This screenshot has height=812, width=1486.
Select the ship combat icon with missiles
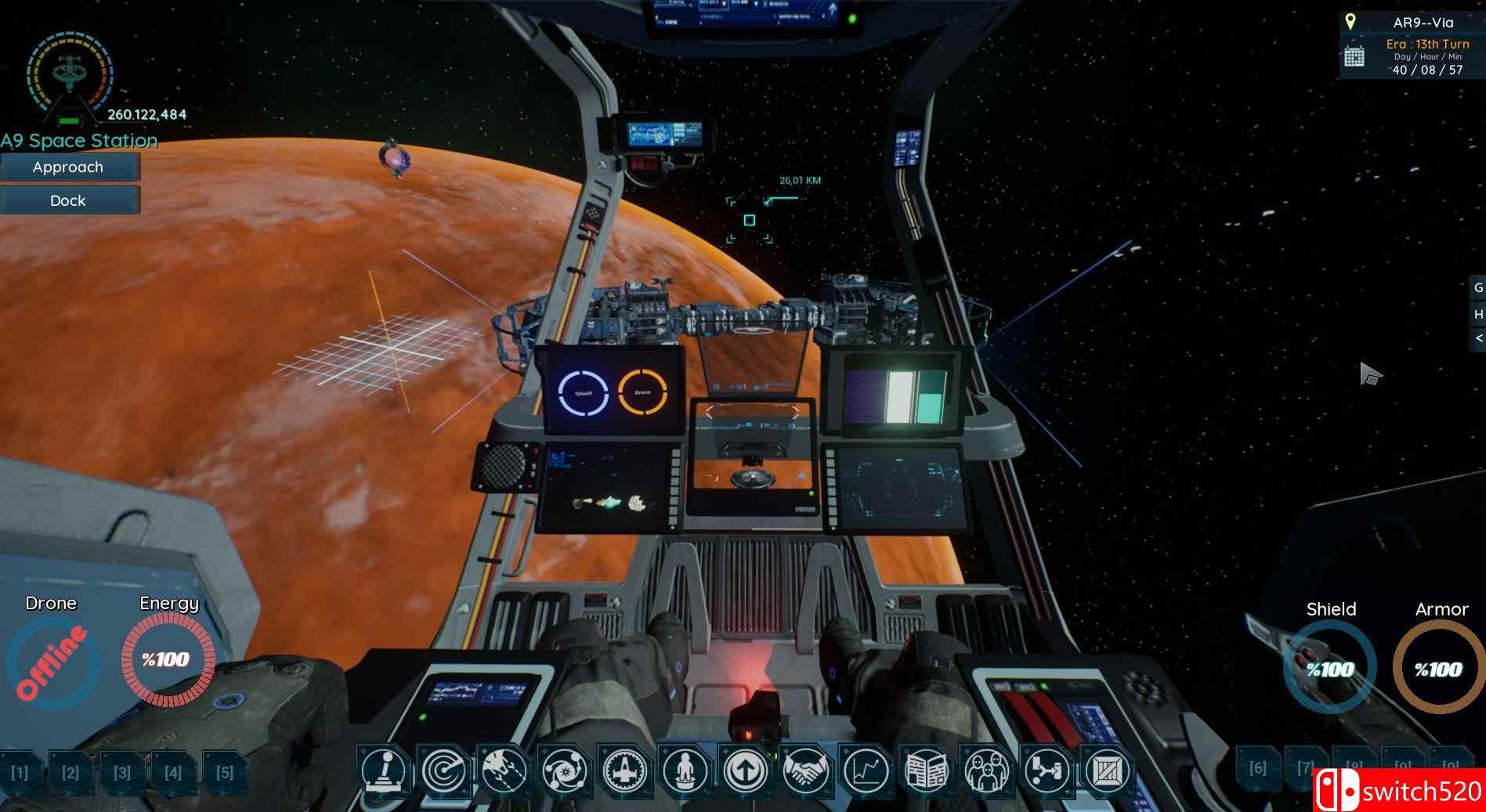504,770
